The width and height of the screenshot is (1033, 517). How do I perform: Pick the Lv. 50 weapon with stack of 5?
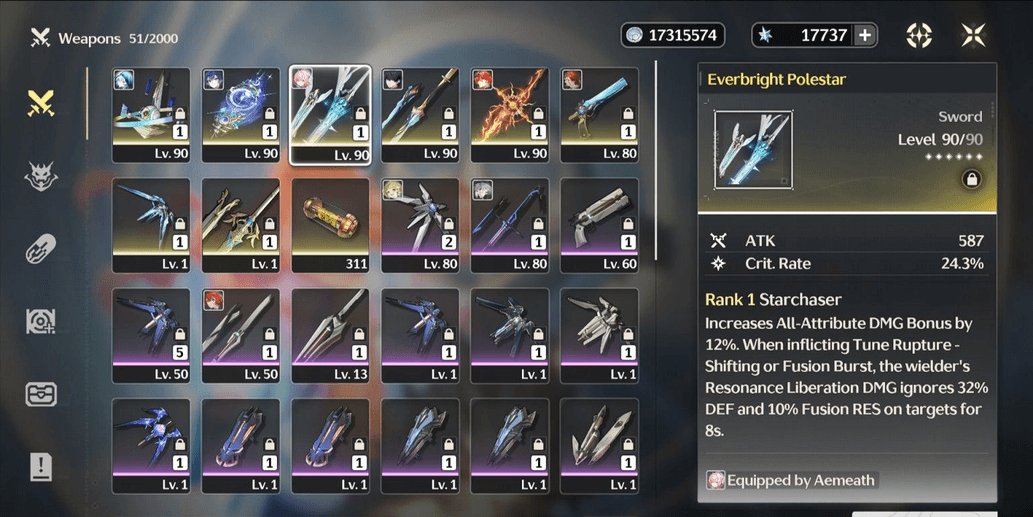(150, 335)
